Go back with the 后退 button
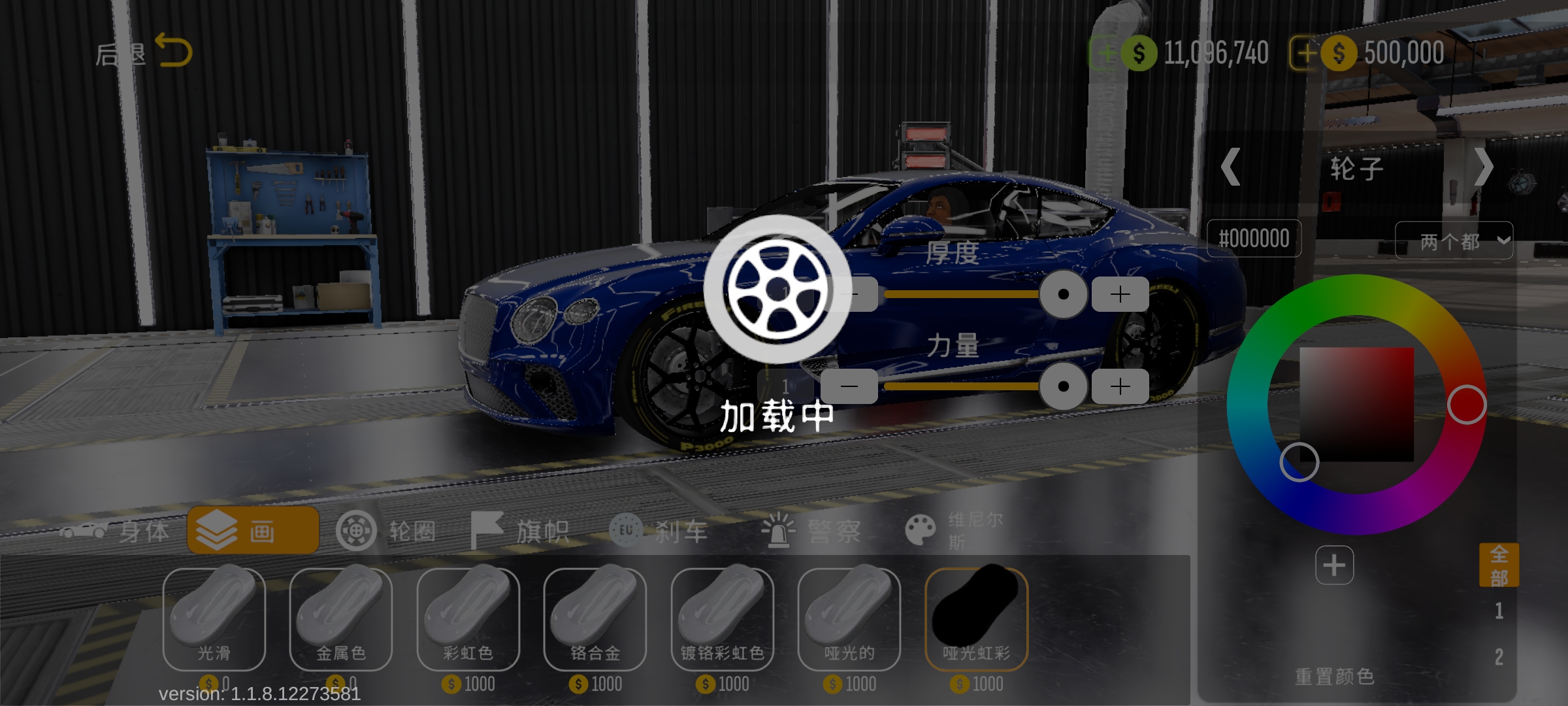 [144, 52]
